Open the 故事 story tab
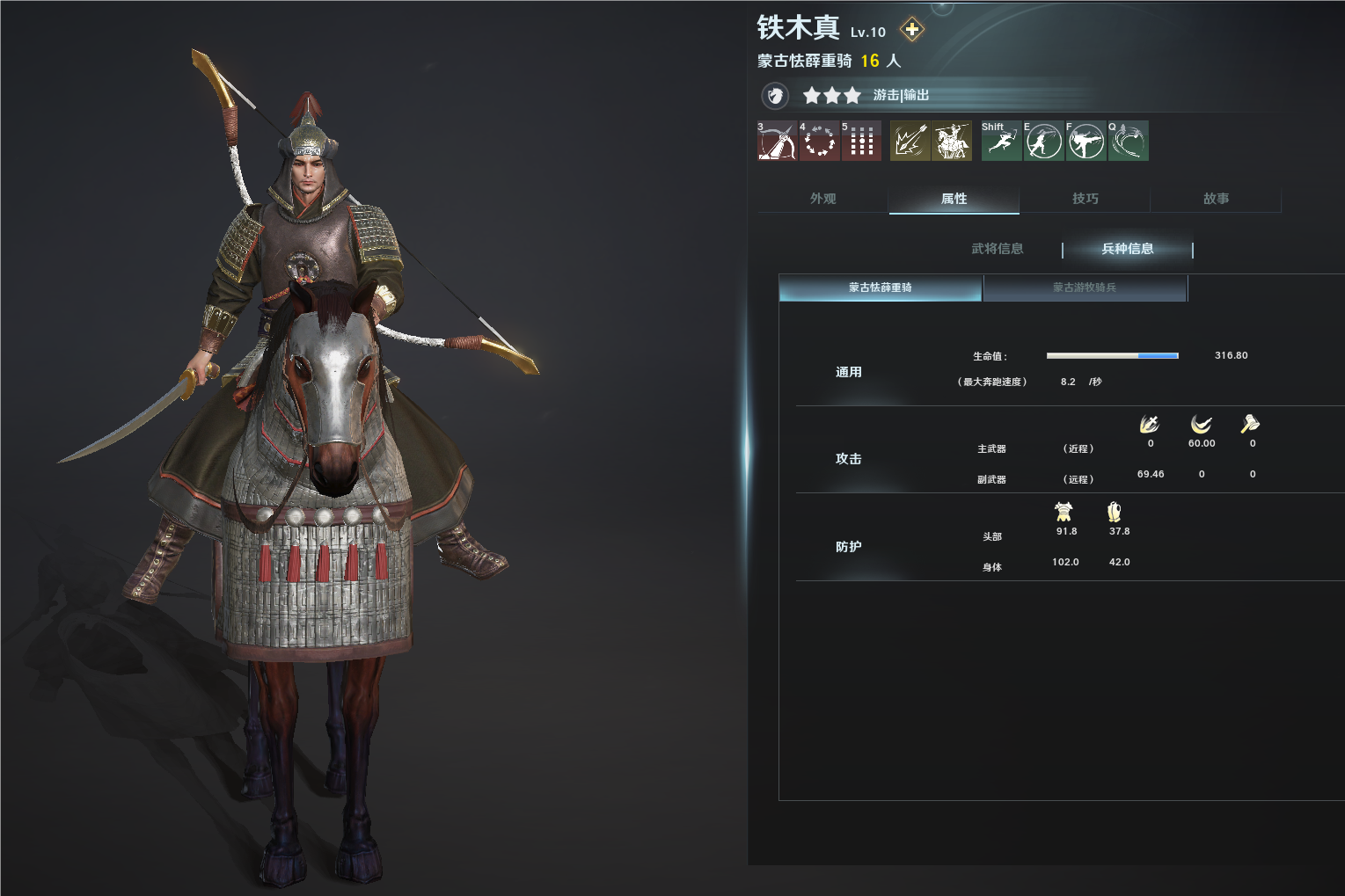1345x896 pixels. pos(1216,199)
